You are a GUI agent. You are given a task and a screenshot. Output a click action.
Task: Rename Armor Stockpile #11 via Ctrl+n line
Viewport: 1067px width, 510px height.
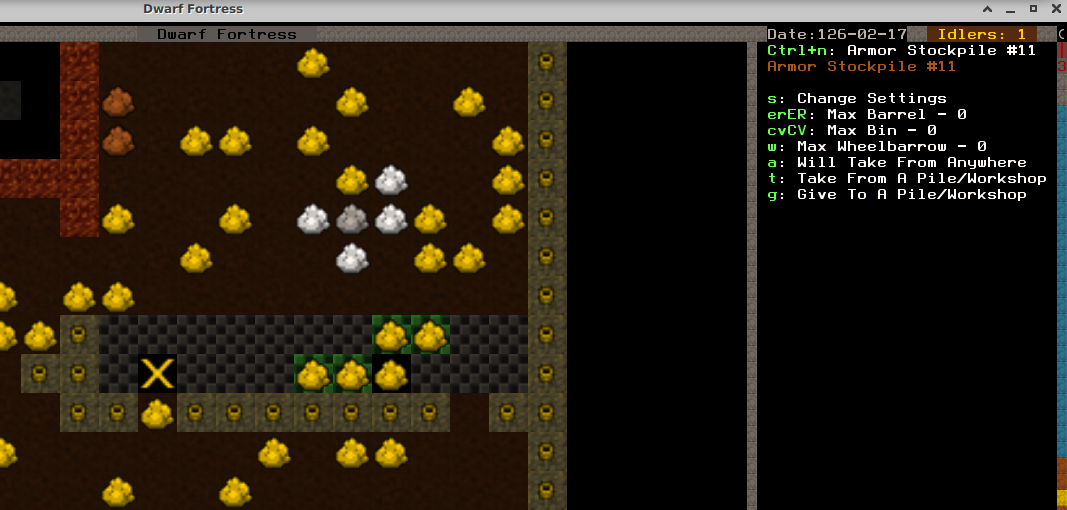tap(901, 50)
